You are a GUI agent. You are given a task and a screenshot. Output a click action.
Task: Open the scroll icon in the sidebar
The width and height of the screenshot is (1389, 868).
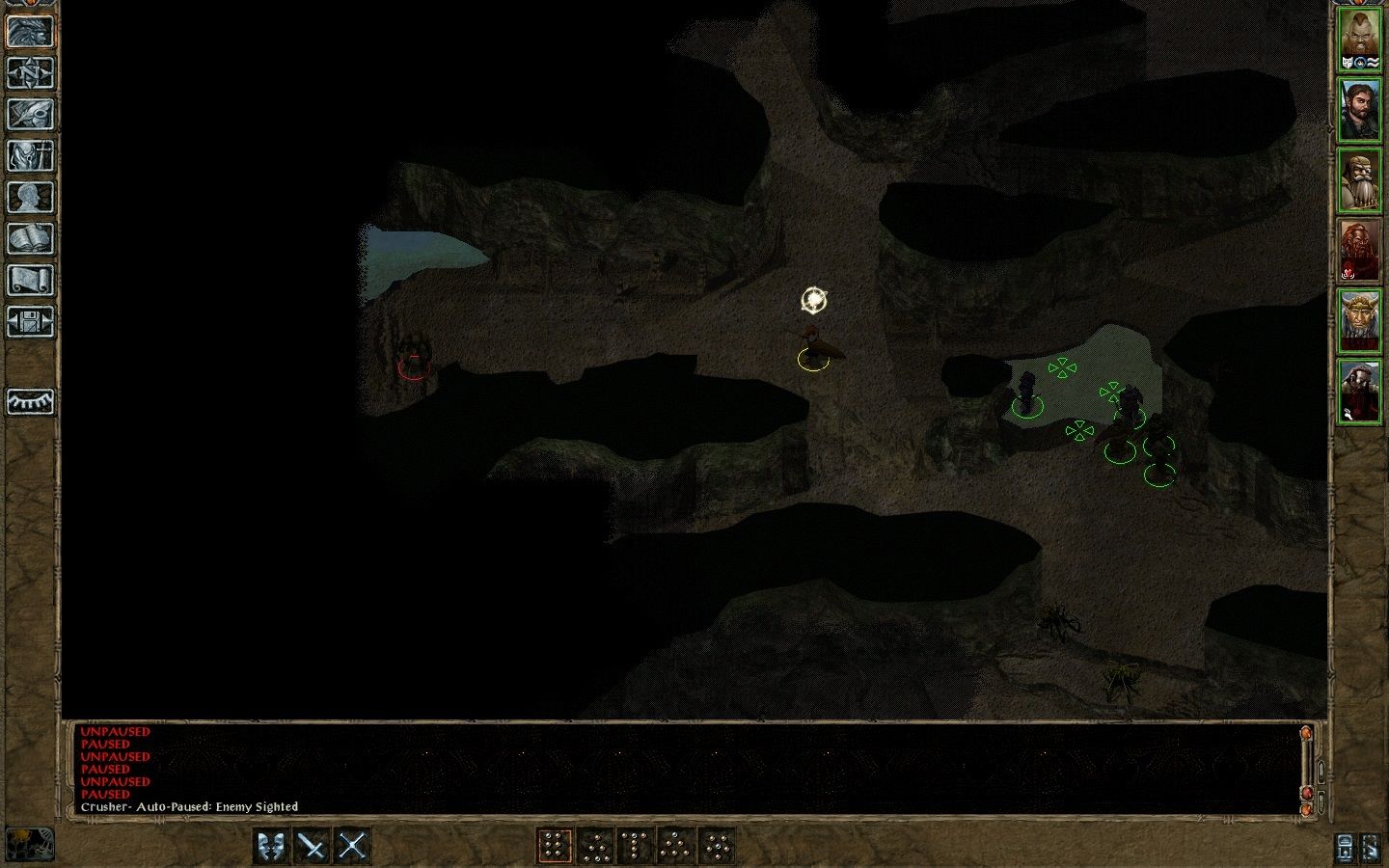pos(30,280)
